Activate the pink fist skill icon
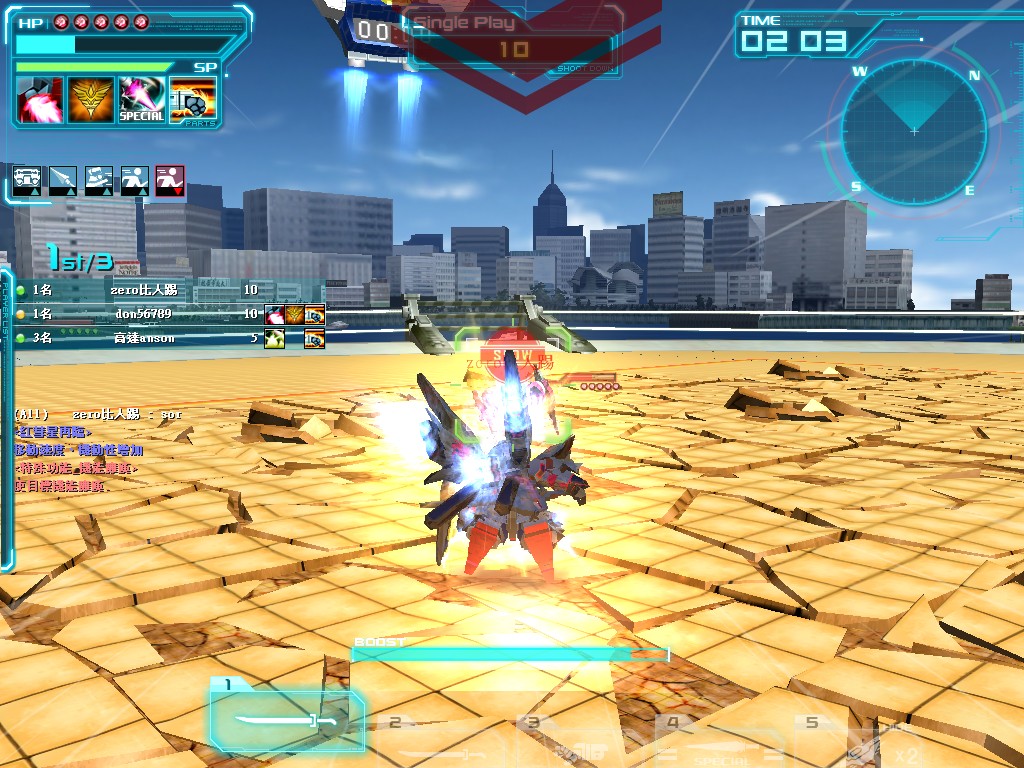Screen dimensions: 1024x768 point(40,100)
